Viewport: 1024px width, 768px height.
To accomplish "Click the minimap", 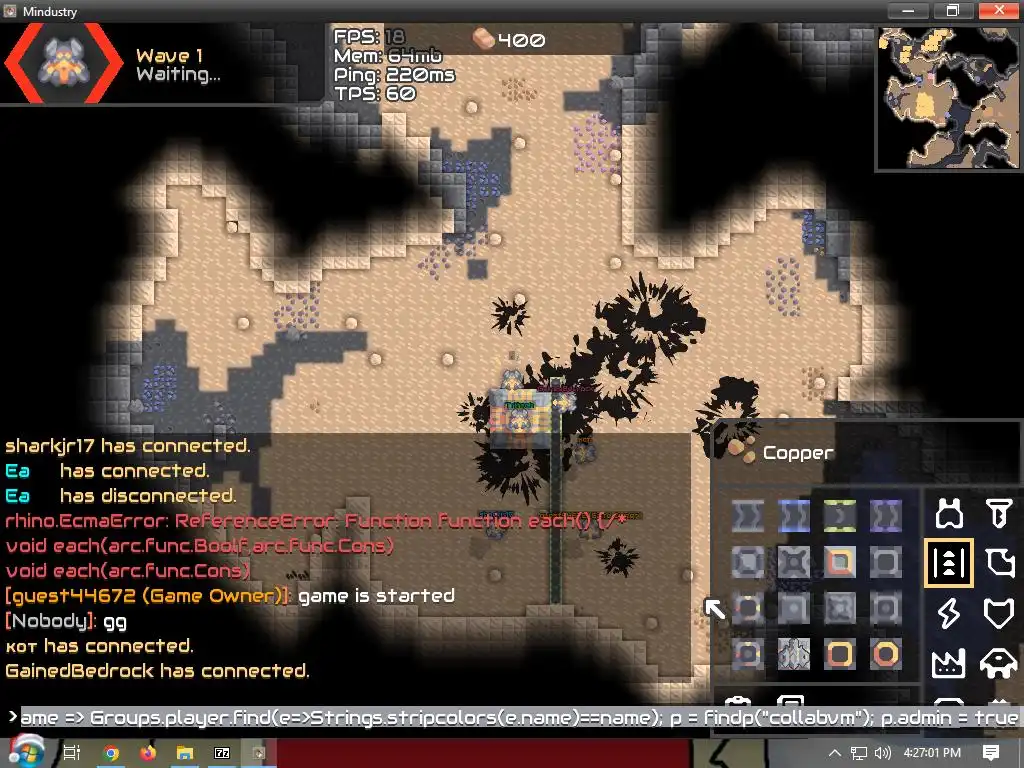I will [949, 97].
